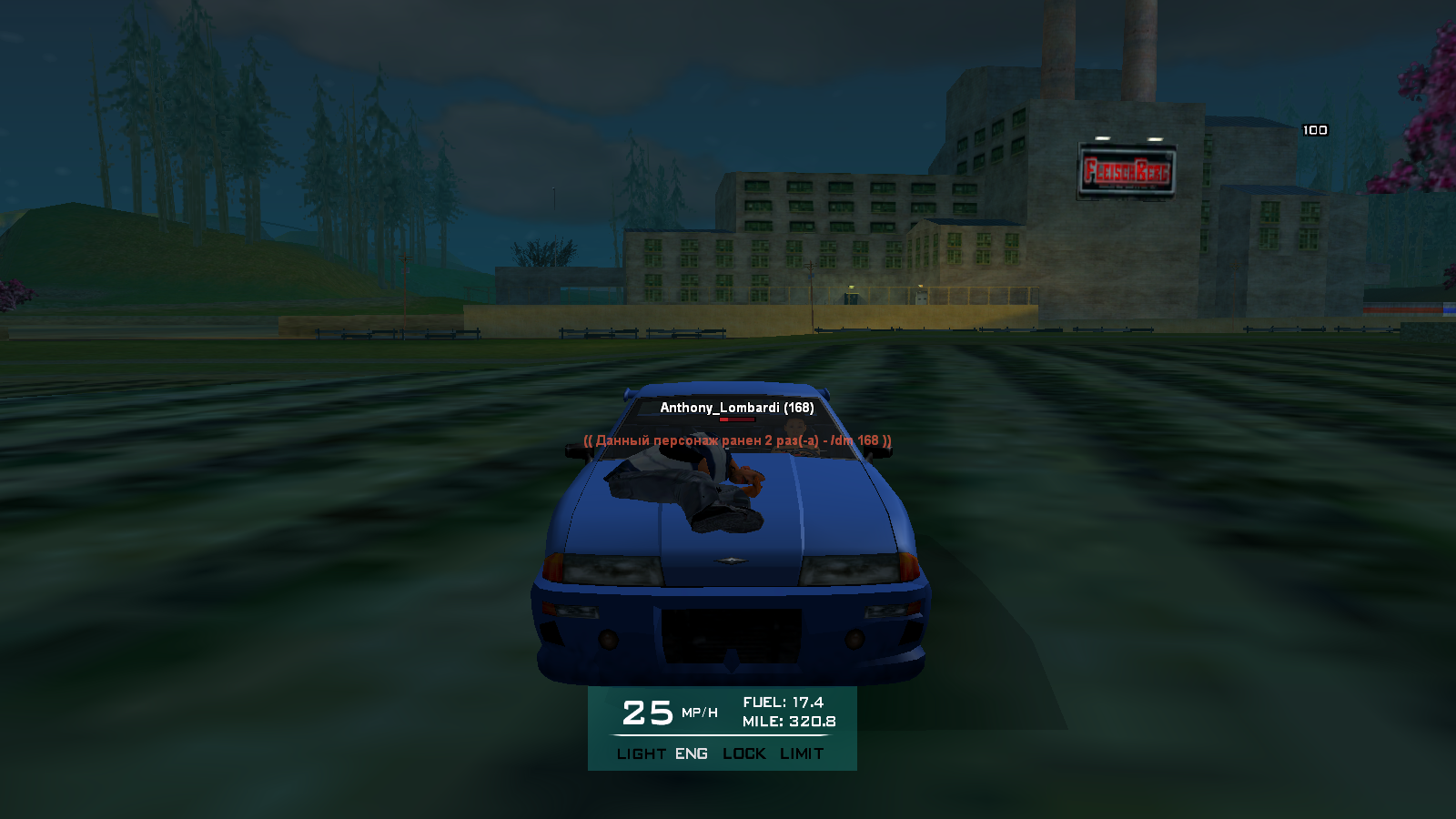The image size is (1456, 819).
Task: Toggle the LIGHT indicator on the speedometer
Action: tap(641, 753)
